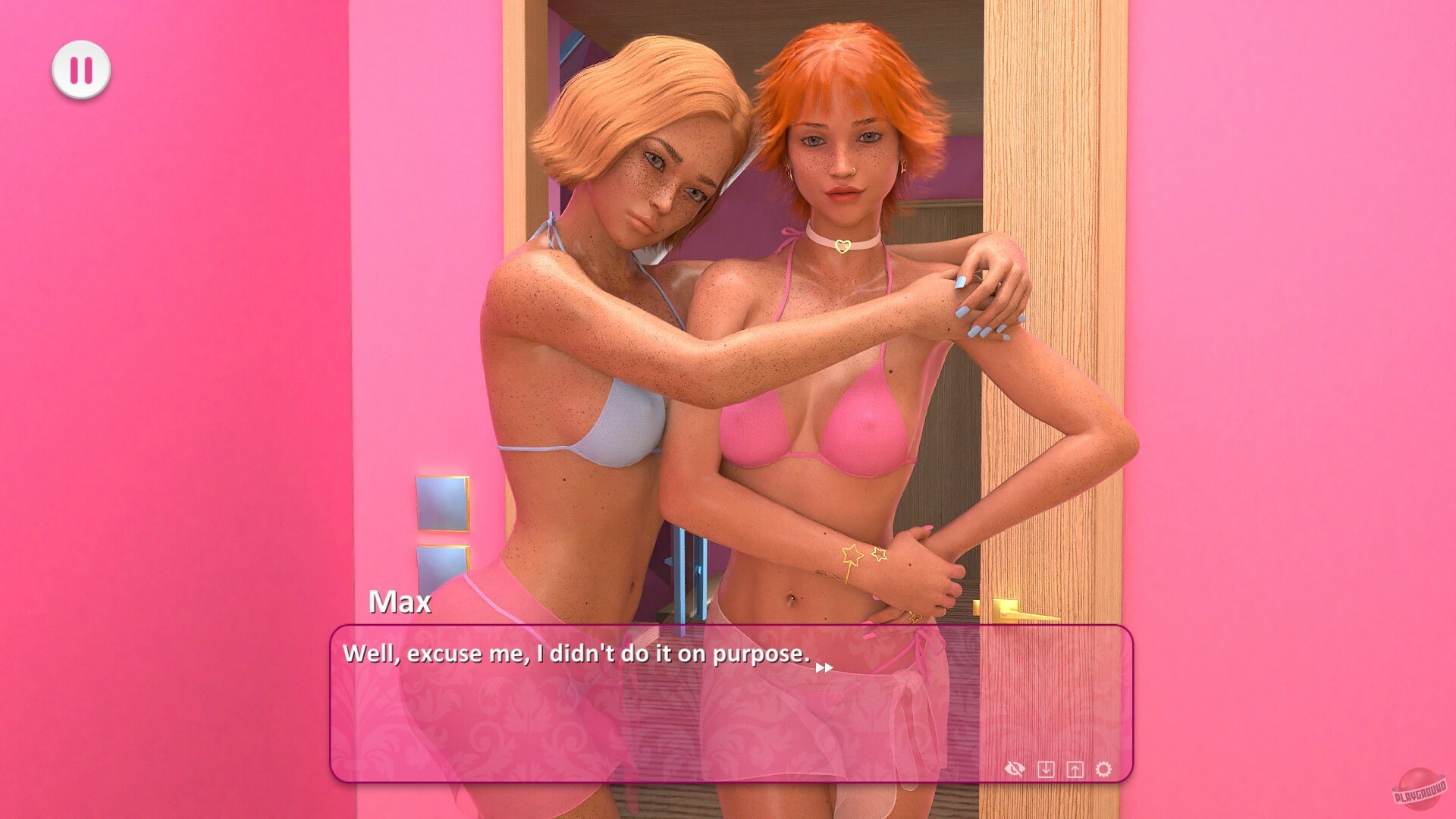The image size is (1456, 819).
Task: Save progress using the down-arrow save icon
Action: [x=1046, y=769]
